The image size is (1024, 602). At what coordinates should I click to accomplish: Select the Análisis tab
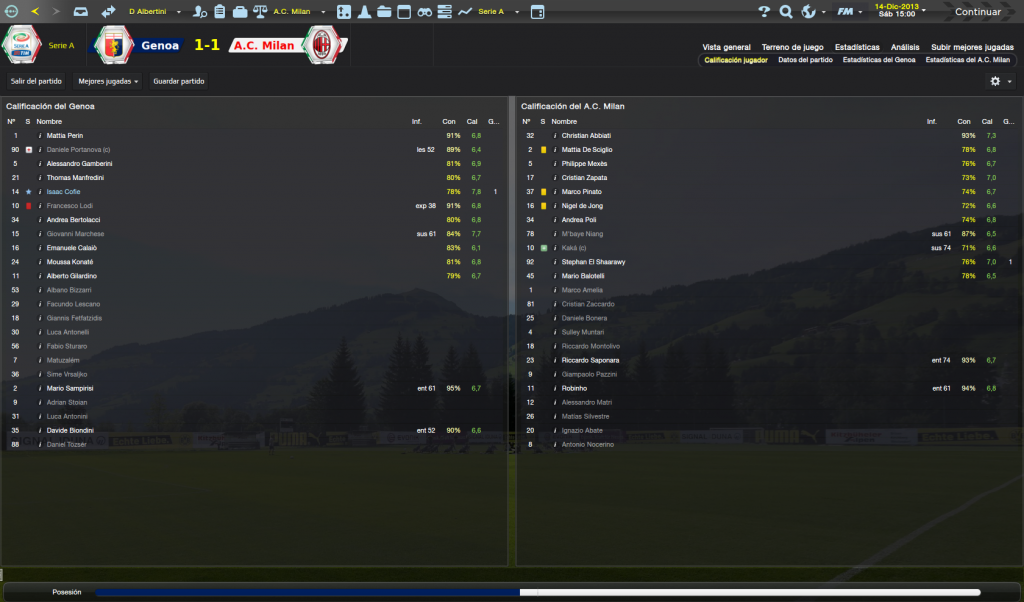pos(905,47)
